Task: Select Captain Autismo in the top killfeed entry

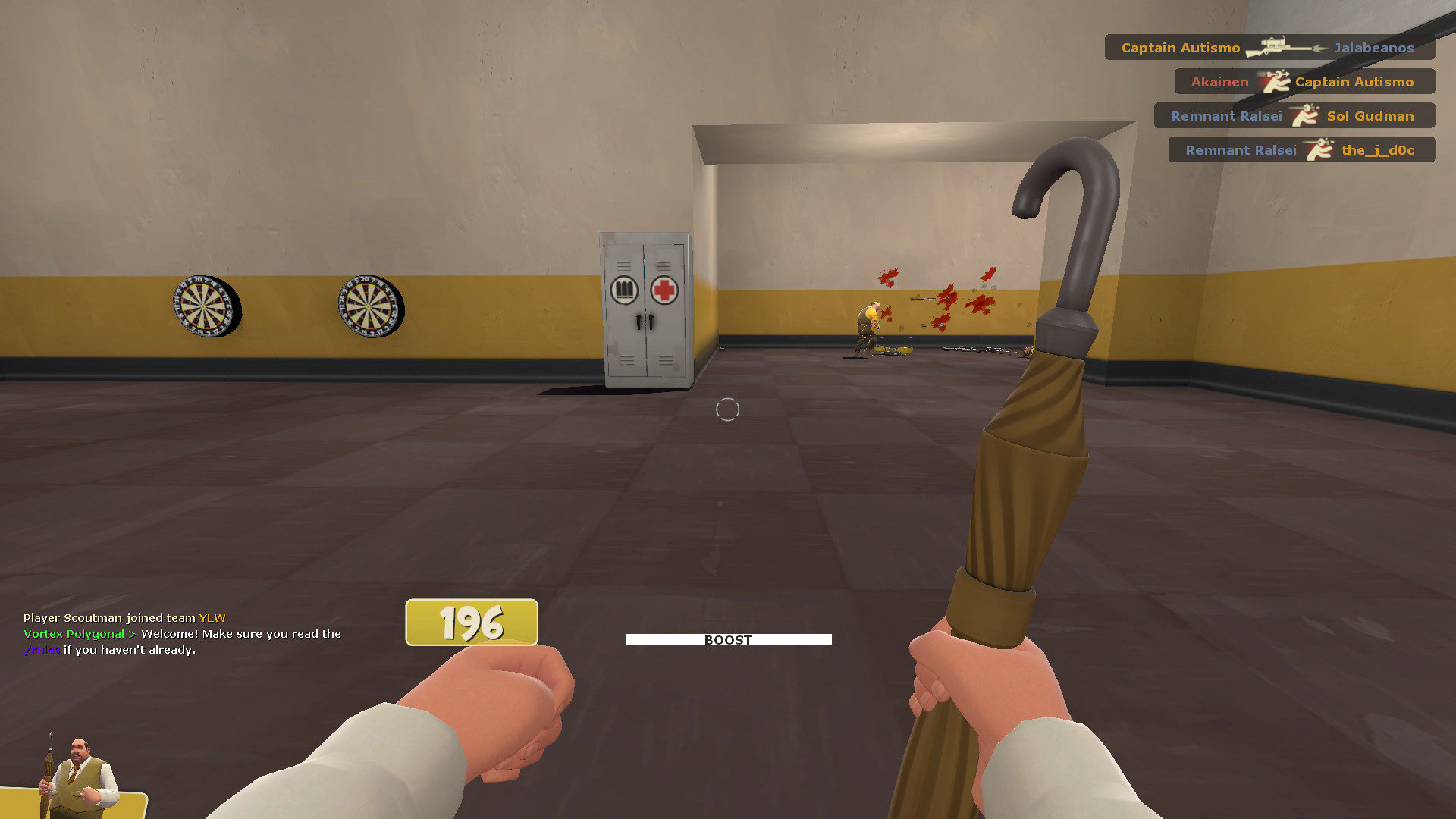Action: coord(1180,47)
